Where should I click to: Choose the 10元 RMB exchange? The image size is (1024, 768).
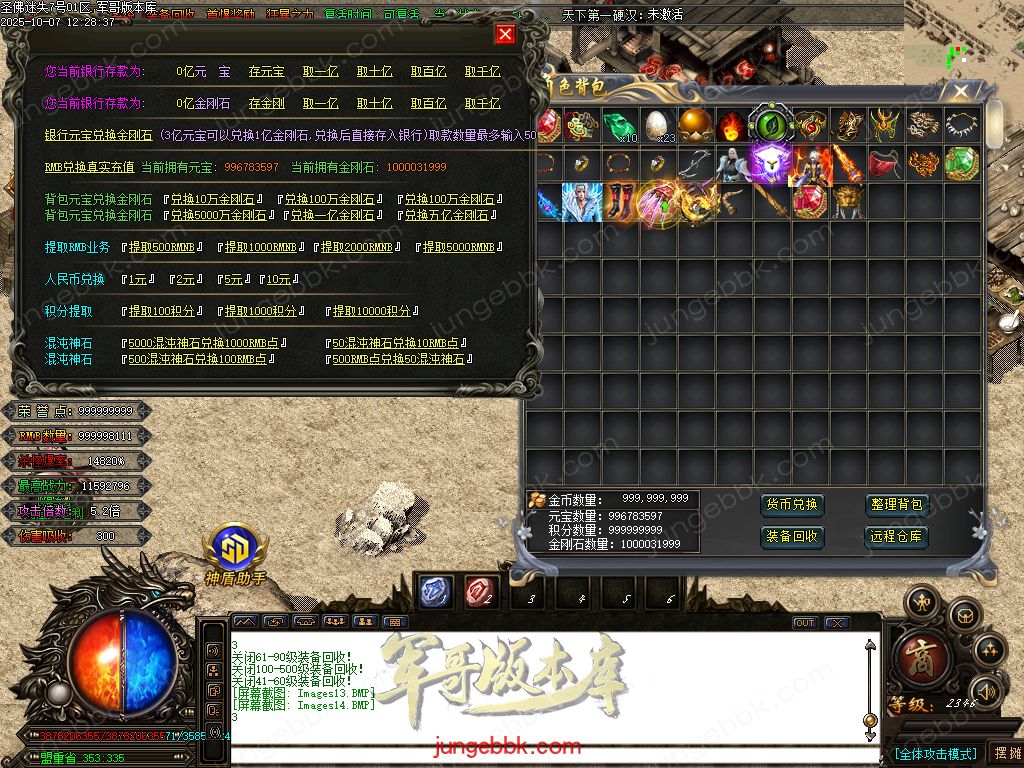coord(277,279)
